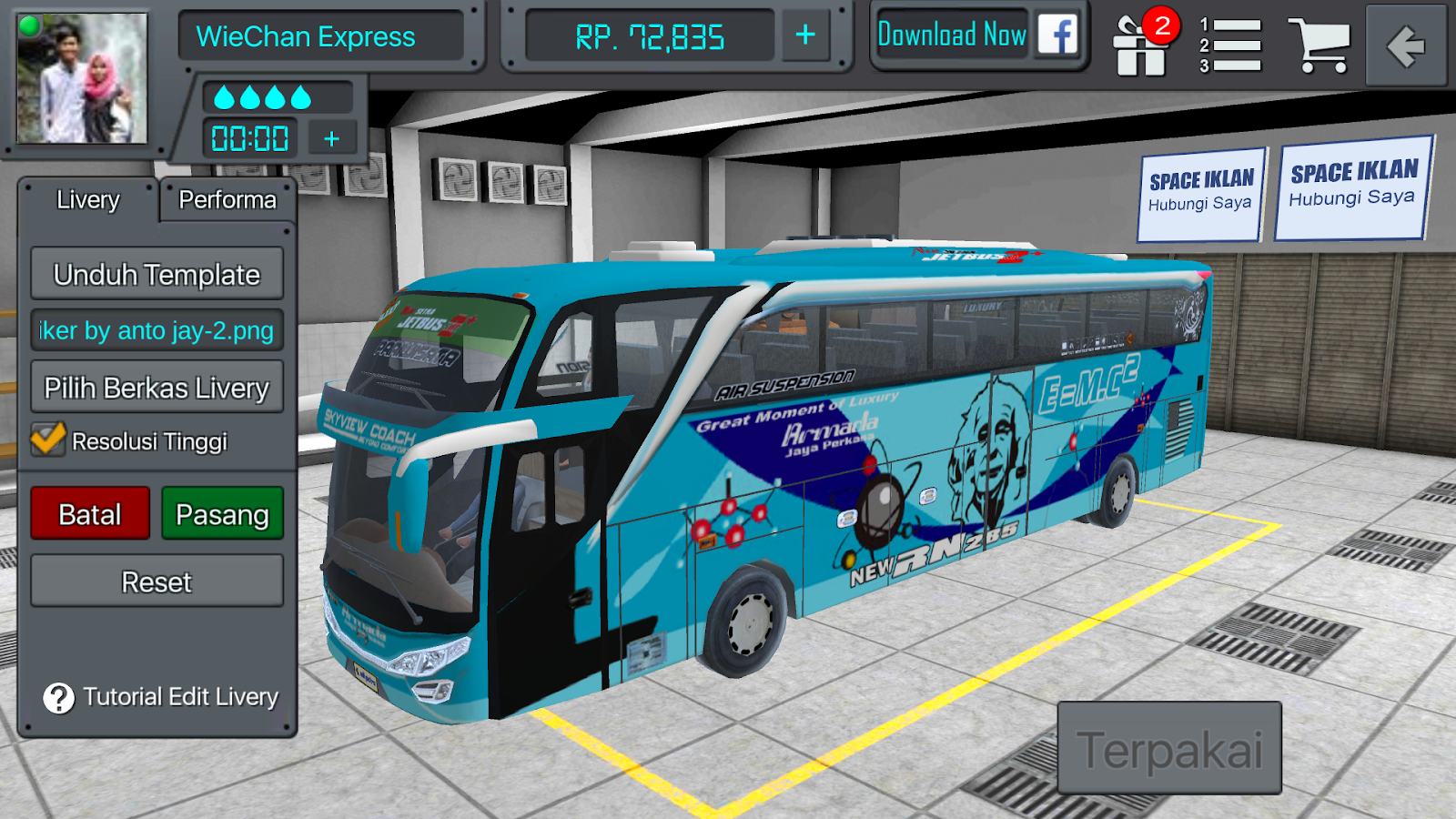Open Pilih Berkas Livery file picker
1456x819 pixels.
tap(157, 388)
